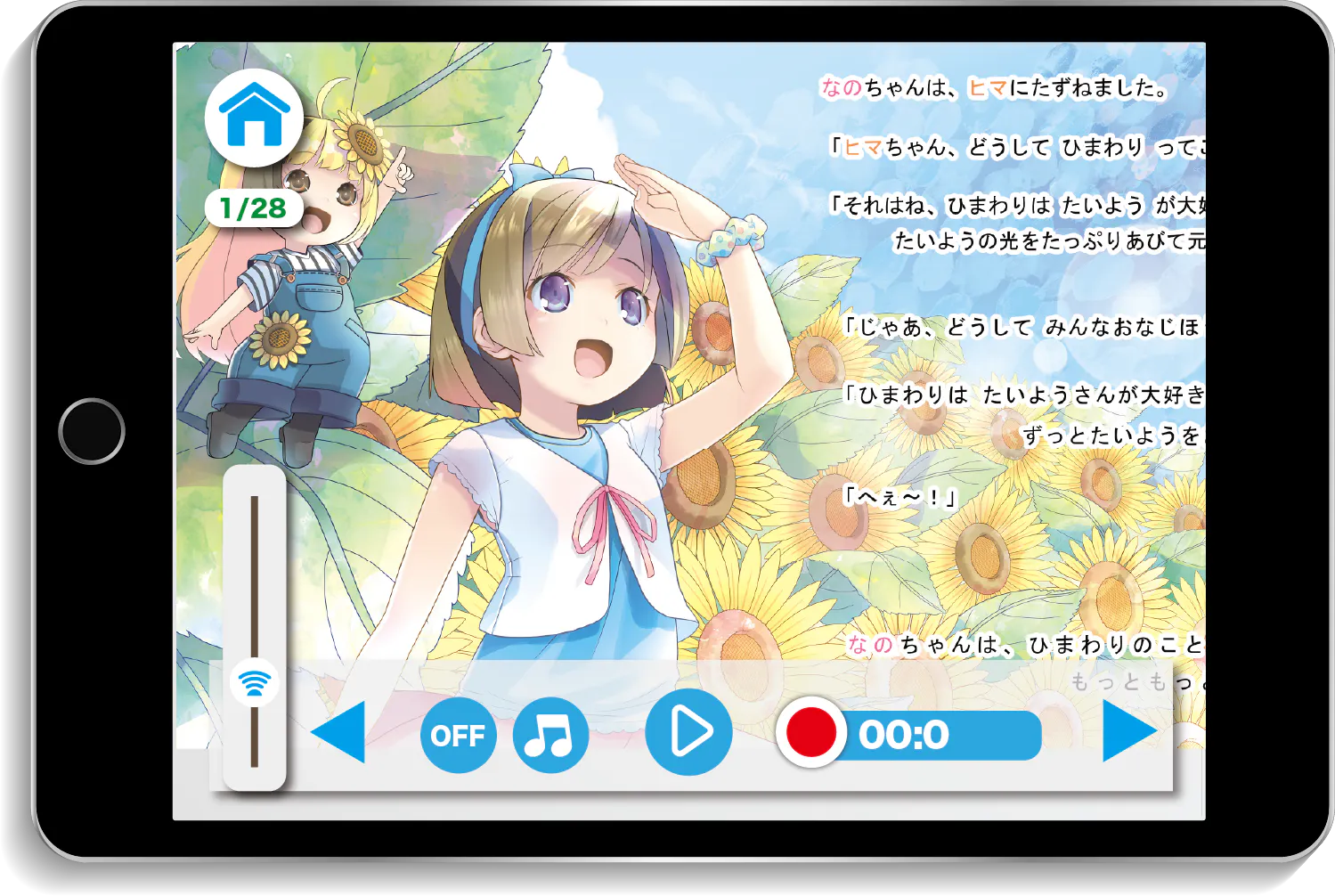Click the volume slider handle
This screenshot has height=896, width=1335.
[255, 683]
